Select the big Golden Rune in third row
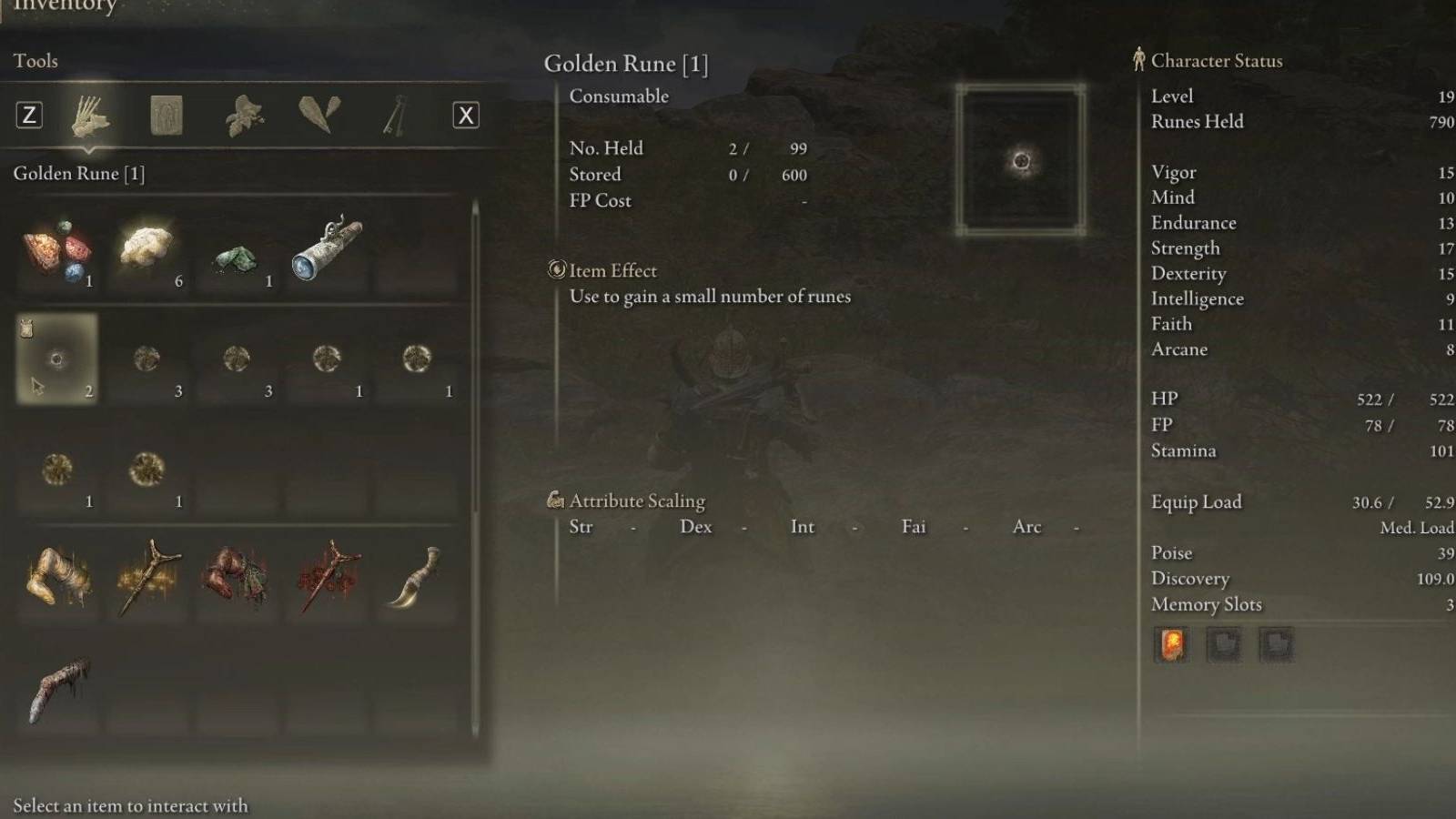The width and height of the screenshot is (1456, 819). [148, 469]
